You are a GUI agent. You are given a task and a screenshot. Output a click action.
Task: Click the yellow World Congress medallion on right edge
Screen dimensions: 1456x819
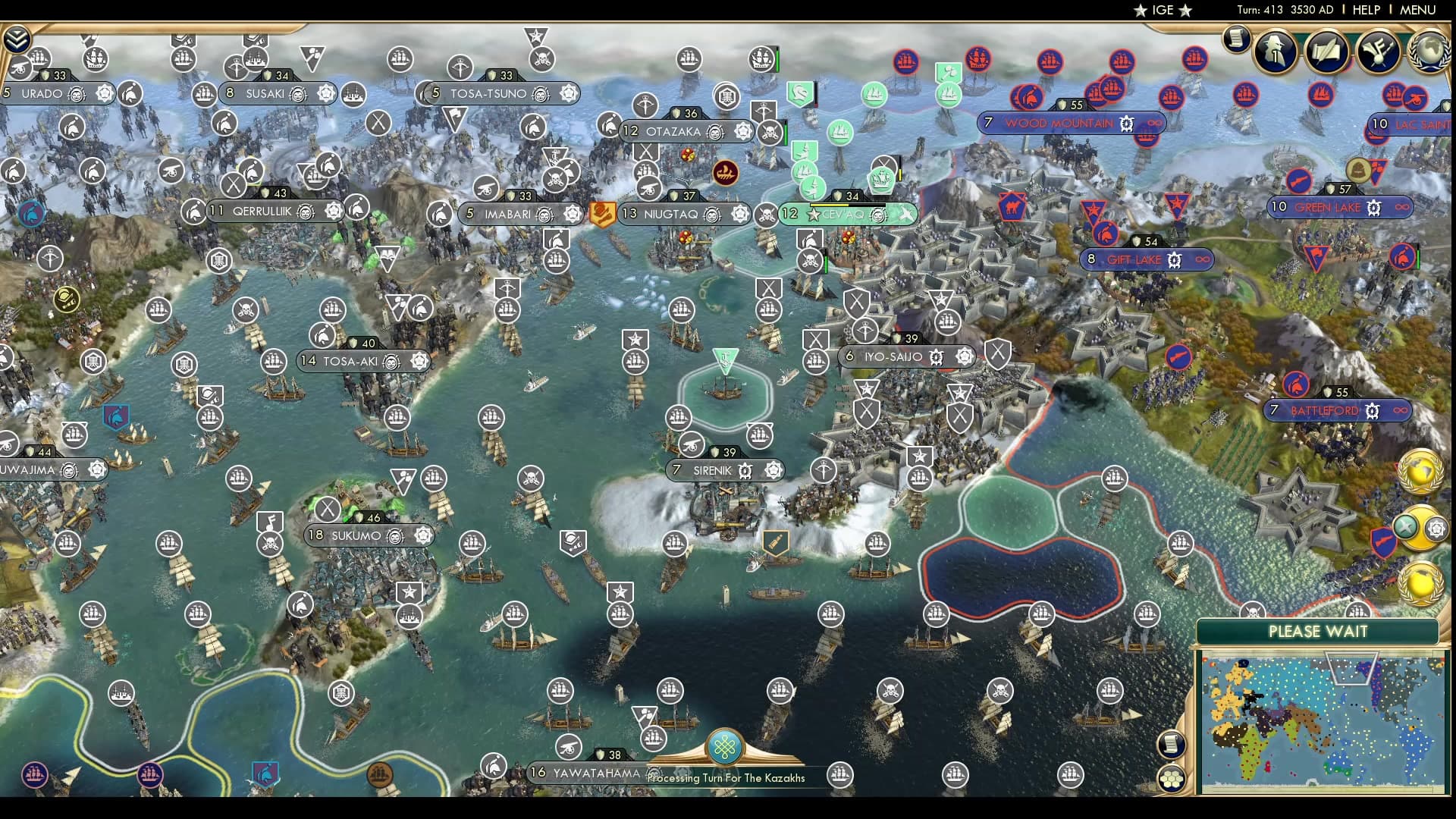pos(1419,469)
